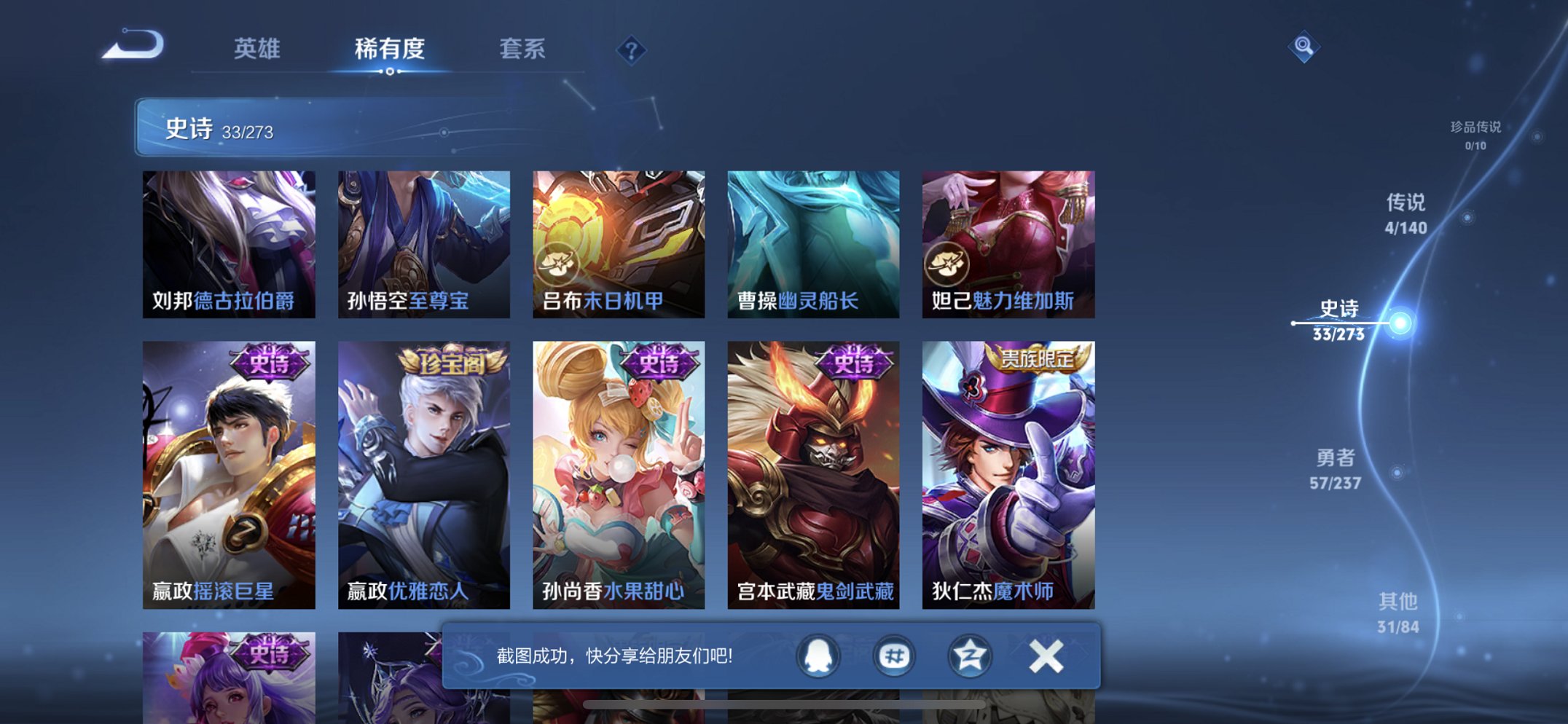Share screenshot via the hashtag community icon
Viewport: 1568px width, 724px height.
click(x=893, y=656)
